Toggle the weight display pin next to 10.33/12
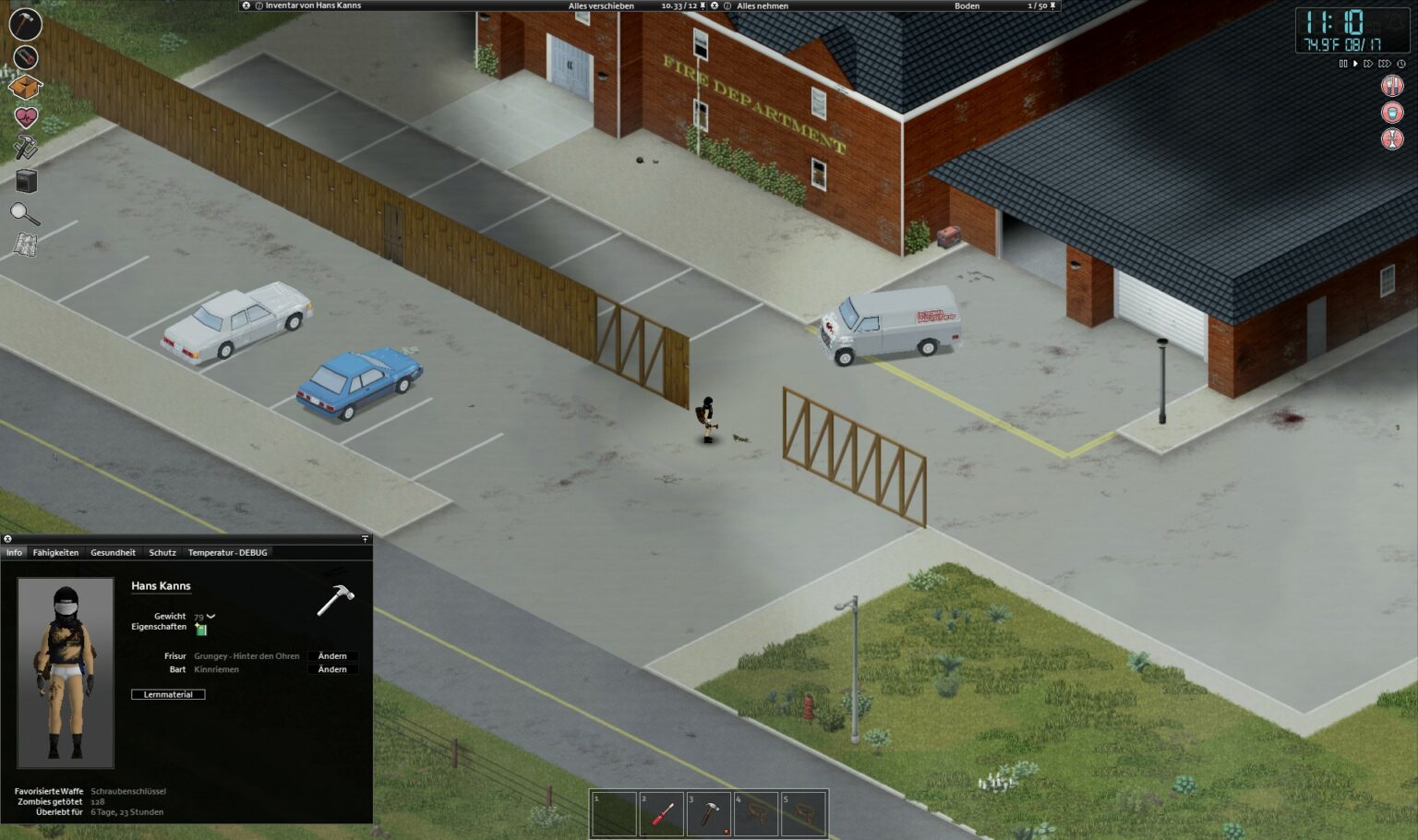Viewport: 1418px width, 840px height. tap(703, 6)
